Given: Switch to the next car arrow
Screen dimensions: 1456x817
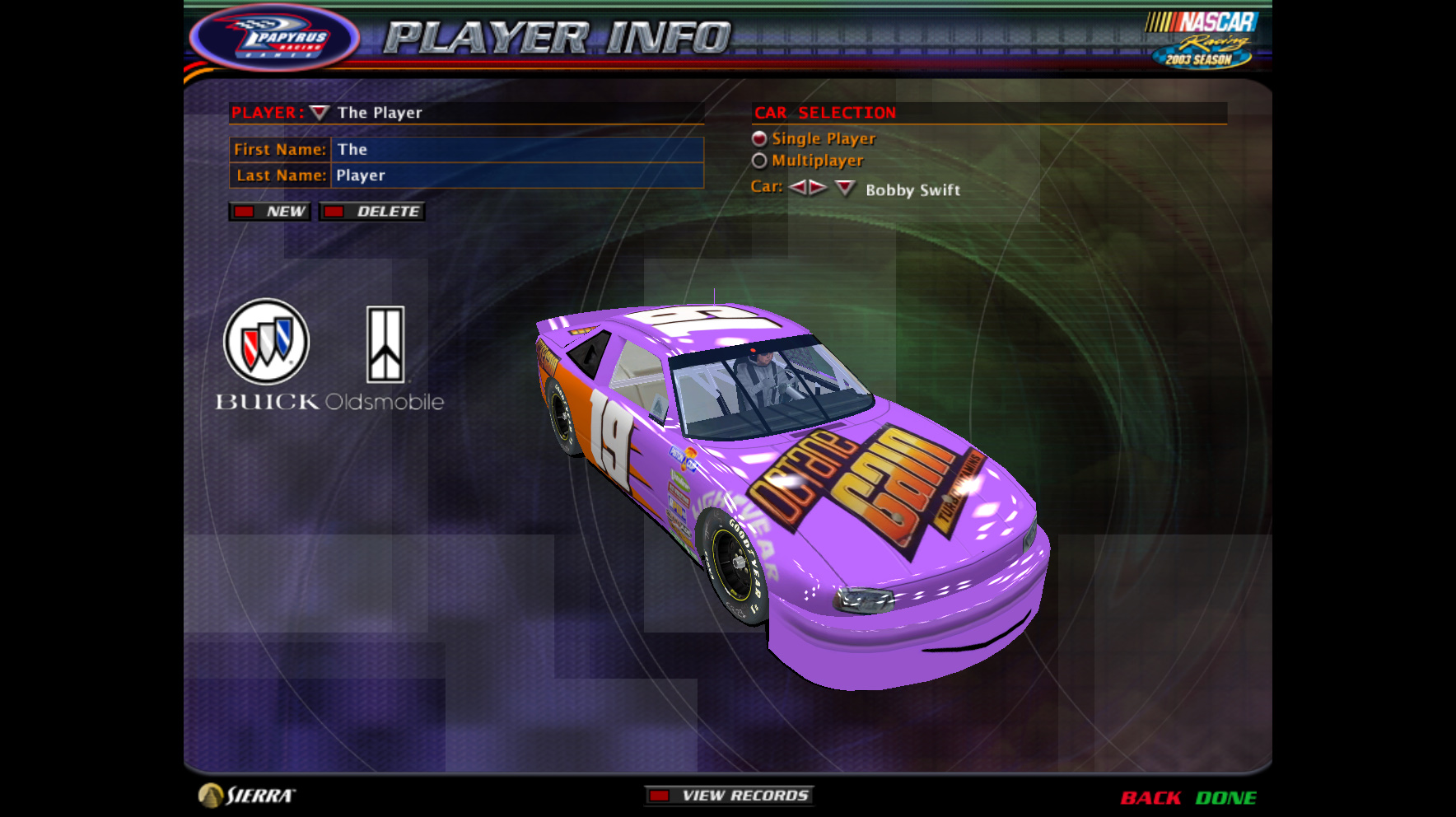Looking at the screenshot, I should click(818, 188).
